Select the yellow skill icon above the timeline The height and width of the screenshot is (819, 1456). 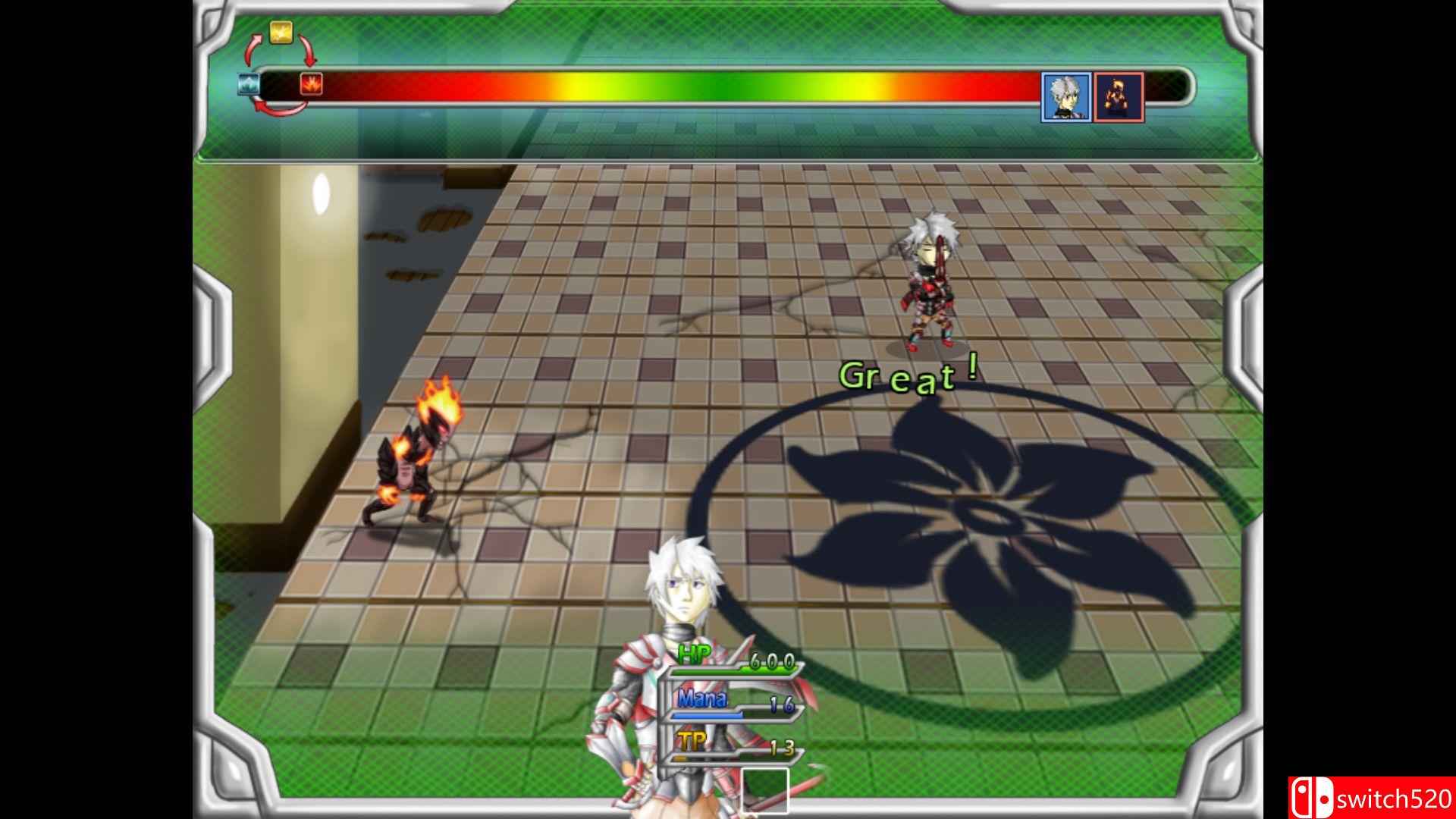point(281,33)
